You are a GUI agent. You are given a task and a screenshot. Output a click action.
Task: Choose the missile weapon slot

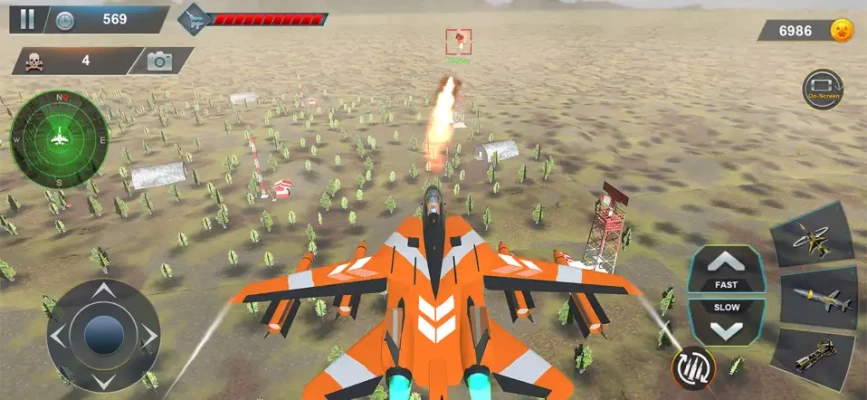pos(815,297)
